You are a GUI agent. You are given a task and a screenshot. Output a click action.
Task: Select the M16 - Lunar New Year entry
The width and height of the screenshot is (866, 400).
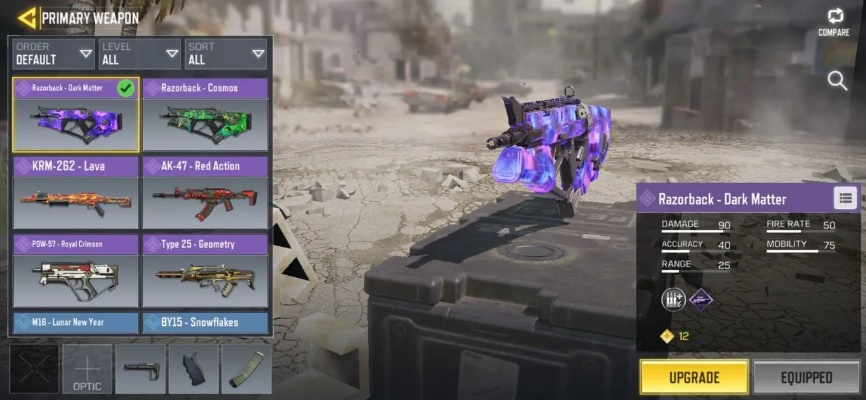click(x=75, y=322)
